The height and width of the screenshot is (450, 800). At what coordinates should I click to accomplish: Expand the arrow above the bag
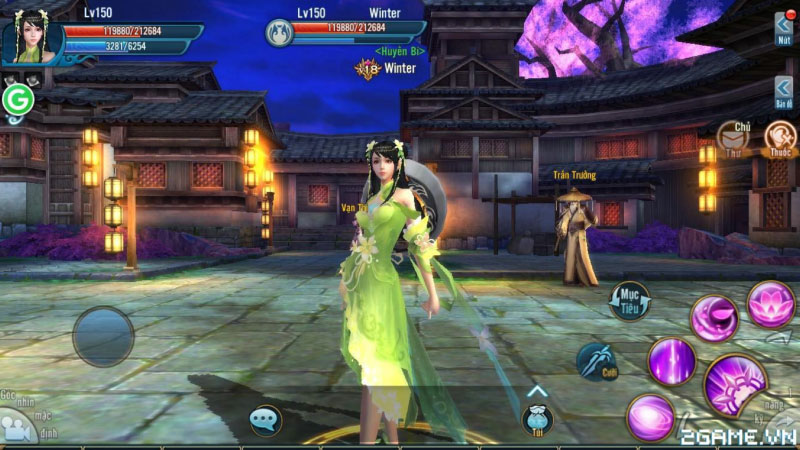537,391
